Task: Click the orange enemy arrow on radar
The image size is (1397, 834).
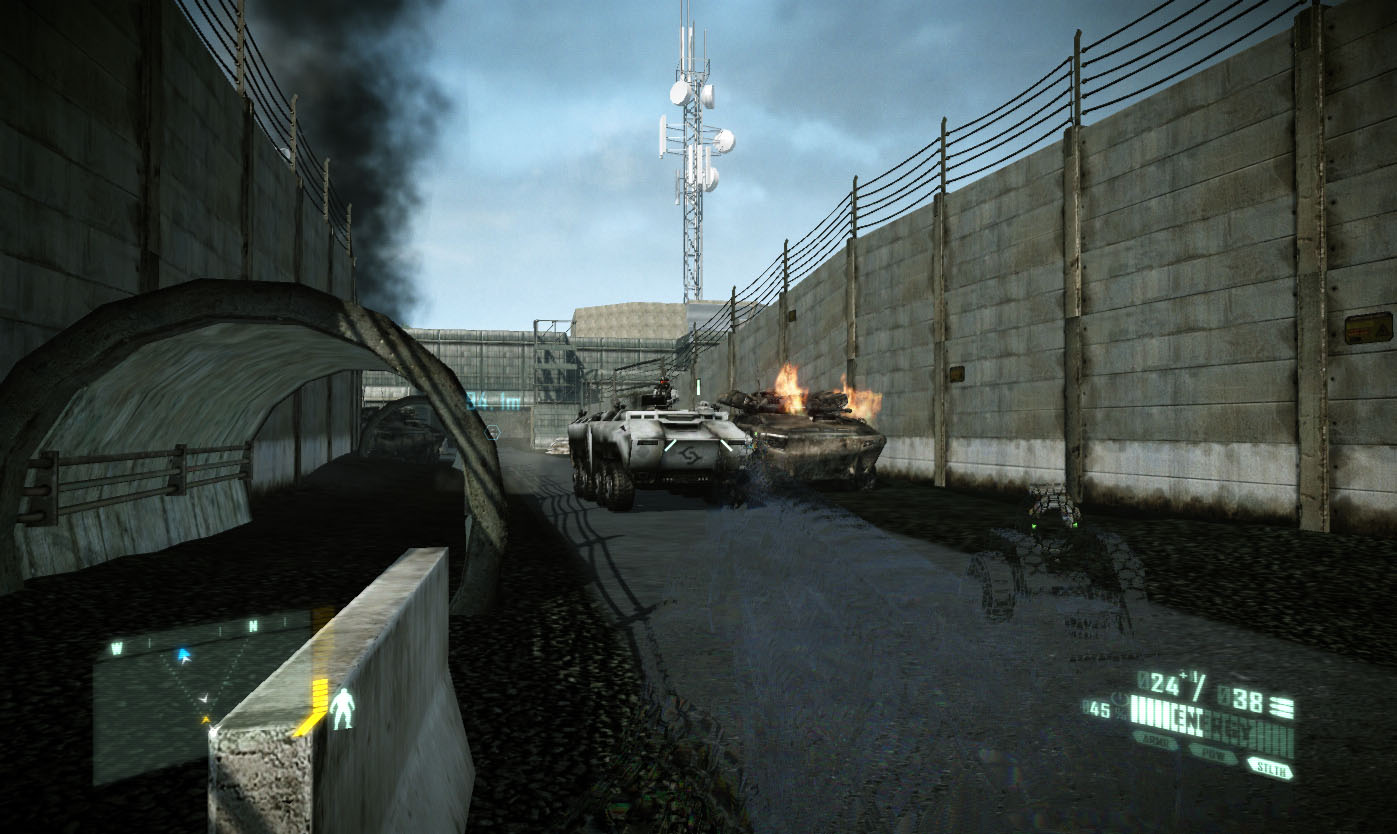Action: point(207,718)
